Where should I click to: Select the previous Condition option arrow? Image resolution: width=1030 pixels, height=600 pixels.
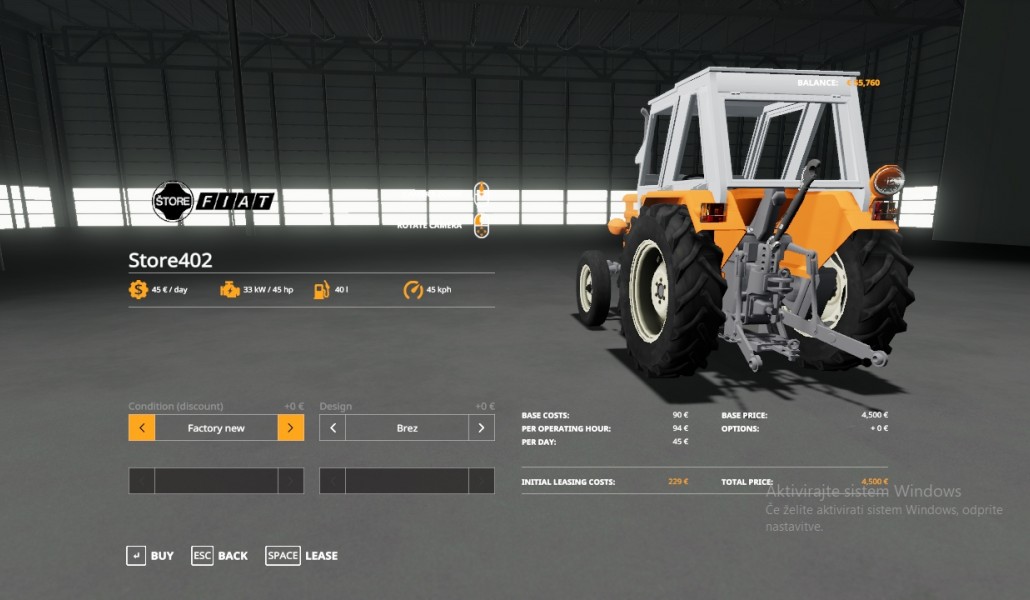(x=142, y=428)
